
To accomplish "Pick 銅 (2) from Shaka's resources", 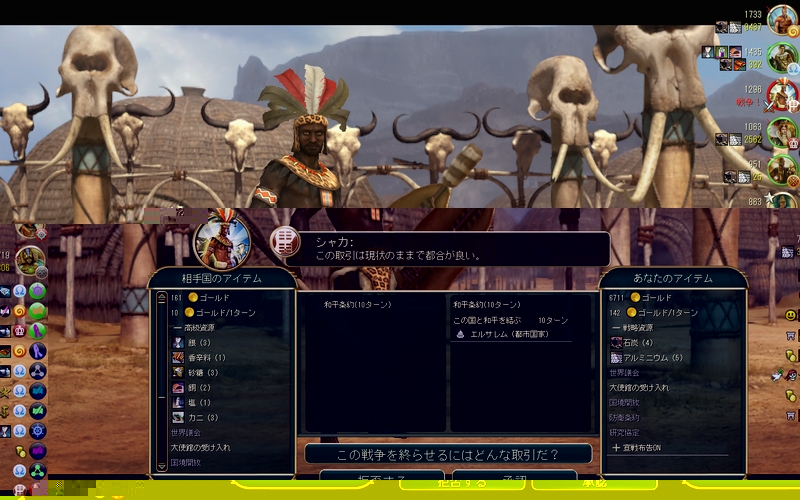I will 196,387.
